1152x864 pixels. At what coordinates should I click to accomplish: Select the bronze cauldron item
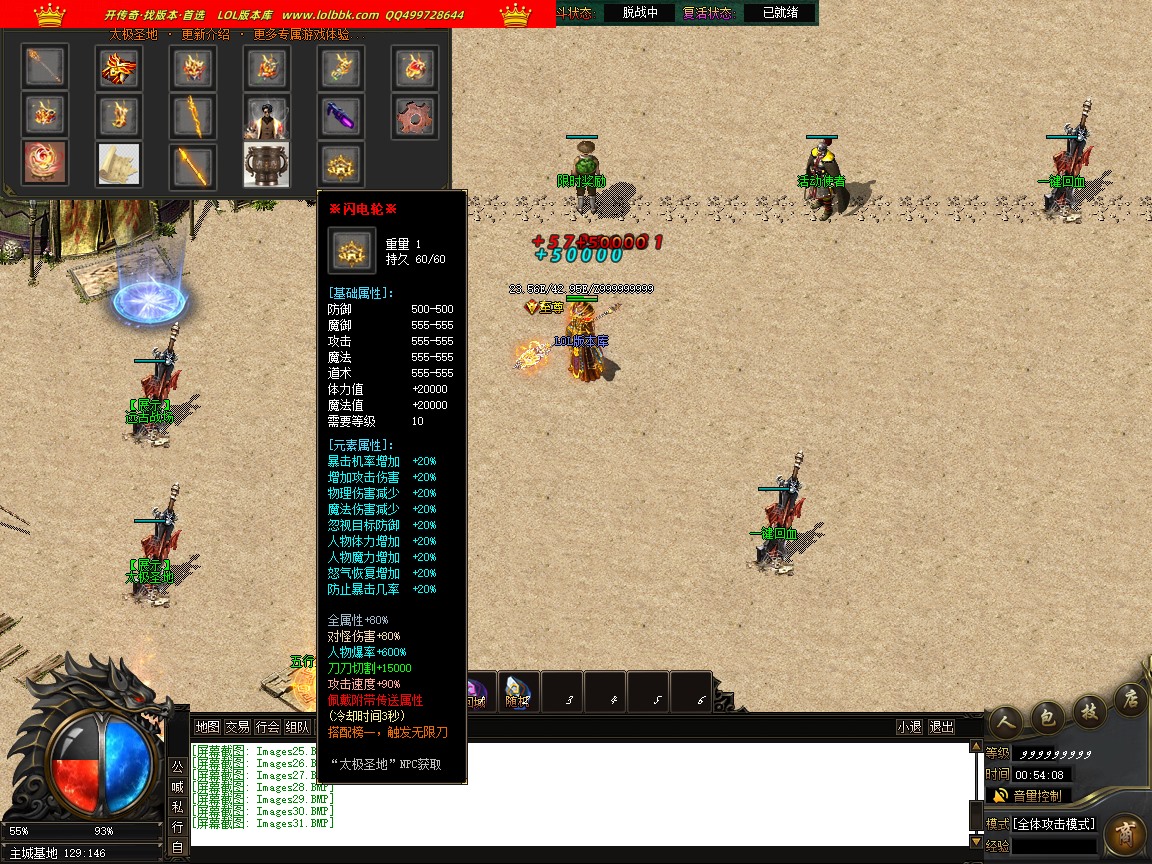[266, 164]
